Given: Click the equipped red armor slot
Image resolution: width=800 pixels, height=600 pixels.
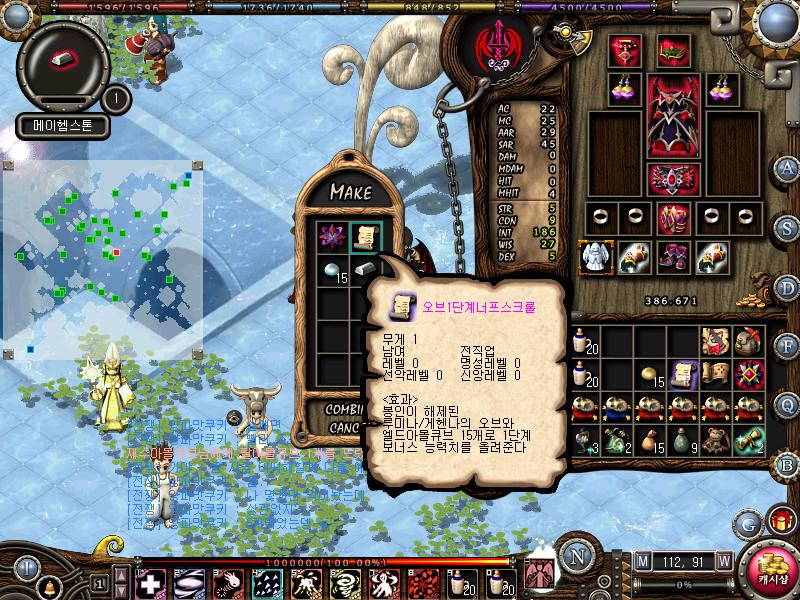Looking at the screenshot, I should click(x=672, y=115).
